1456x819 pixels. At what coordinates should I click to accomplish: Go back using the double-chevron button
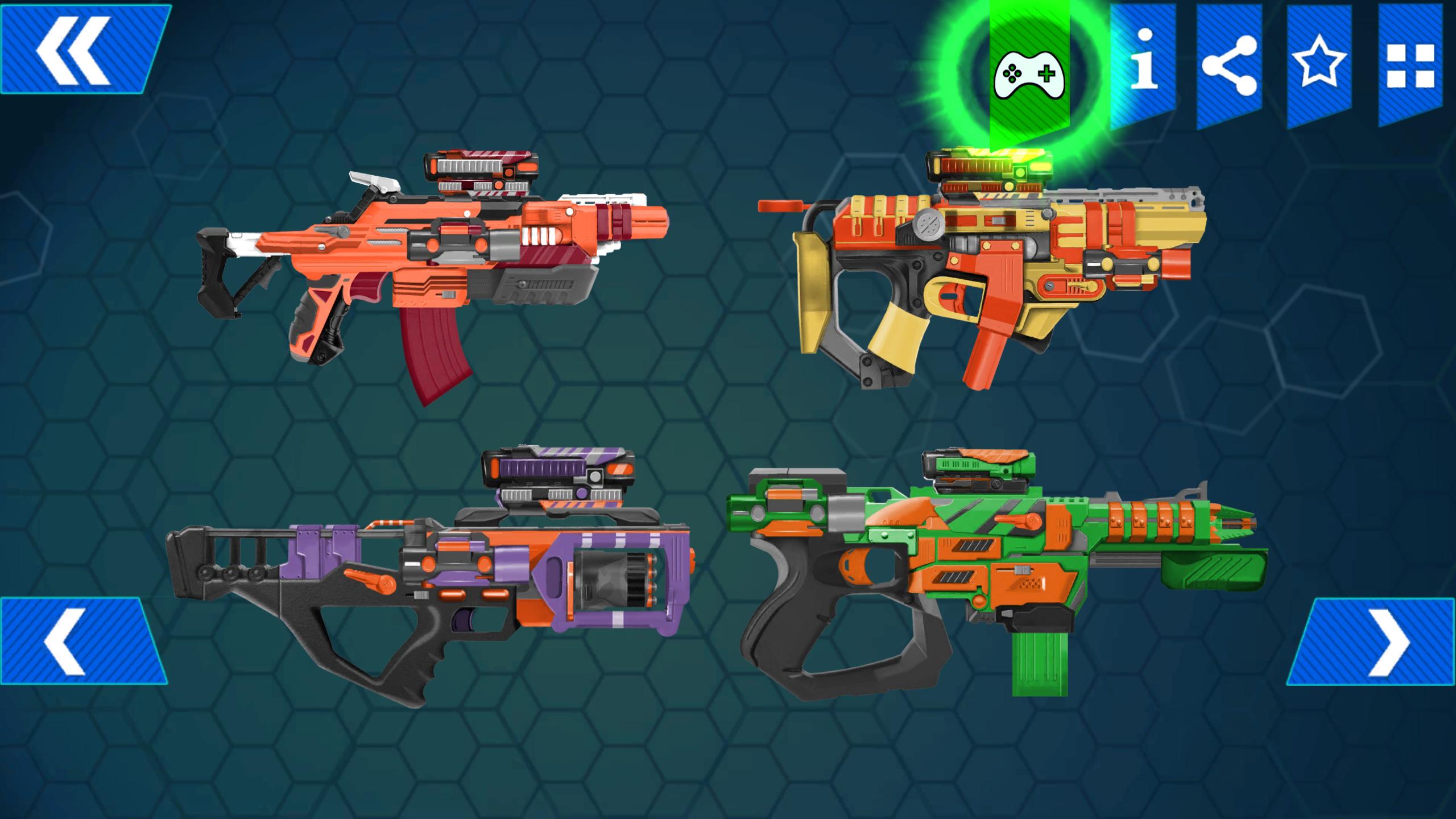[x=74, y=48]
